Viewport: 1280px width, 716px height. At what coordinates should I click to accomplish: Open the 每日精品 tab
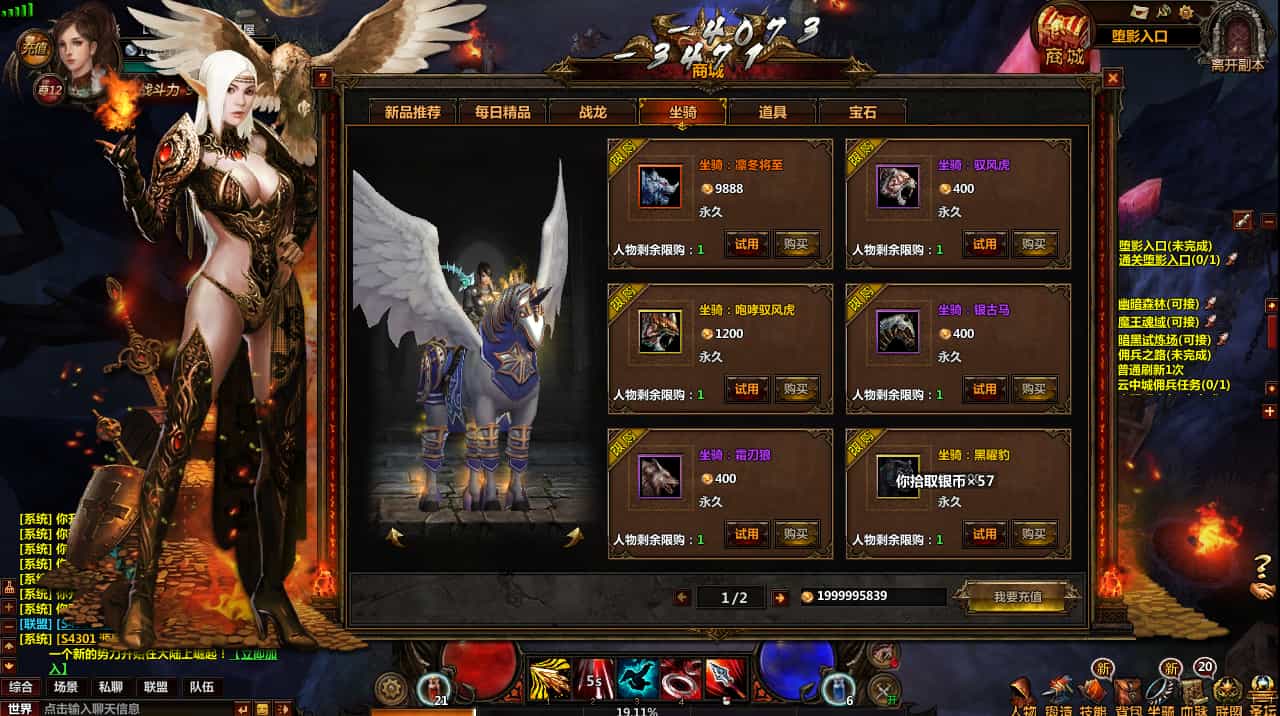click(502, 112)
